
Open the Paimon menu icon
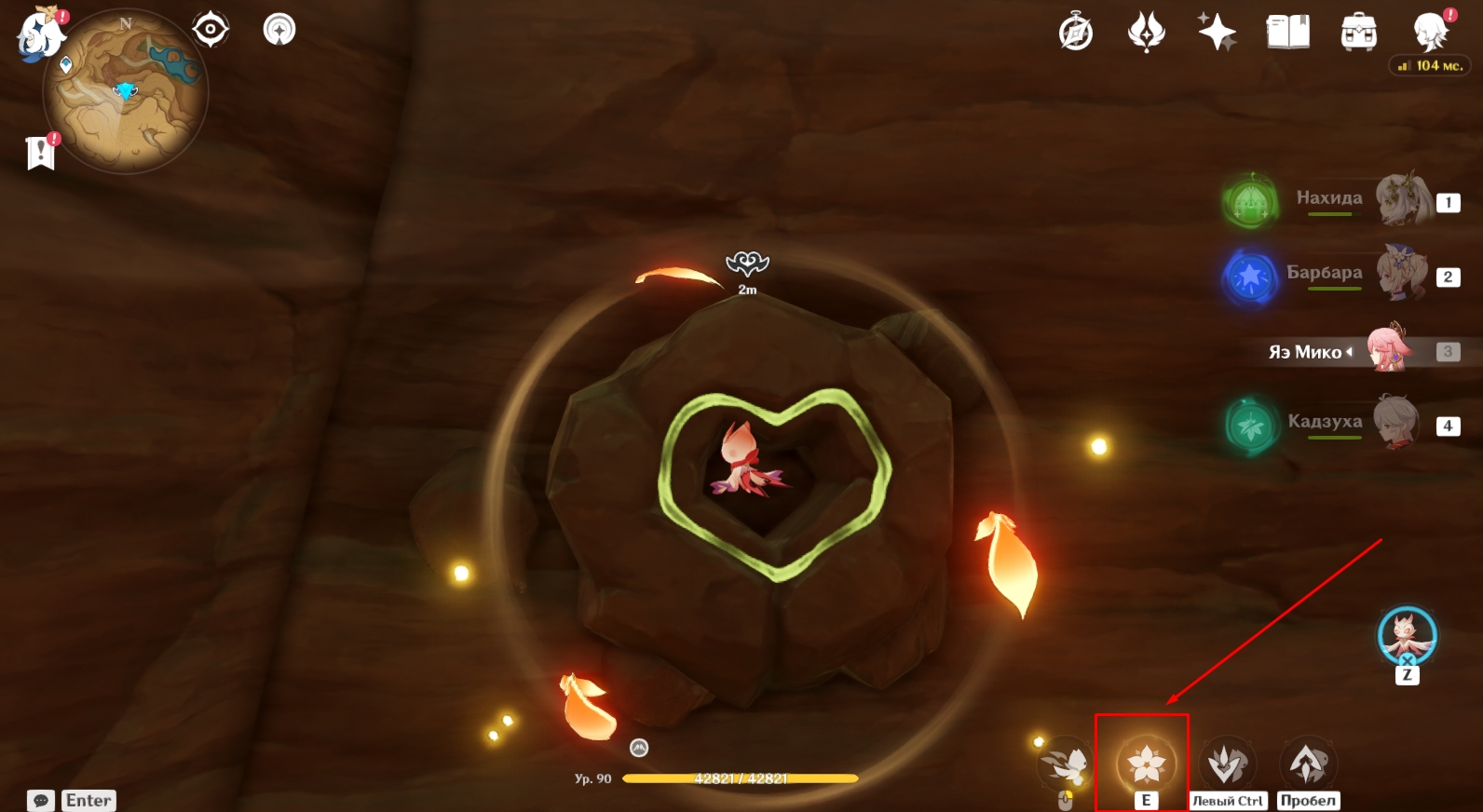(x=39, y=34)
